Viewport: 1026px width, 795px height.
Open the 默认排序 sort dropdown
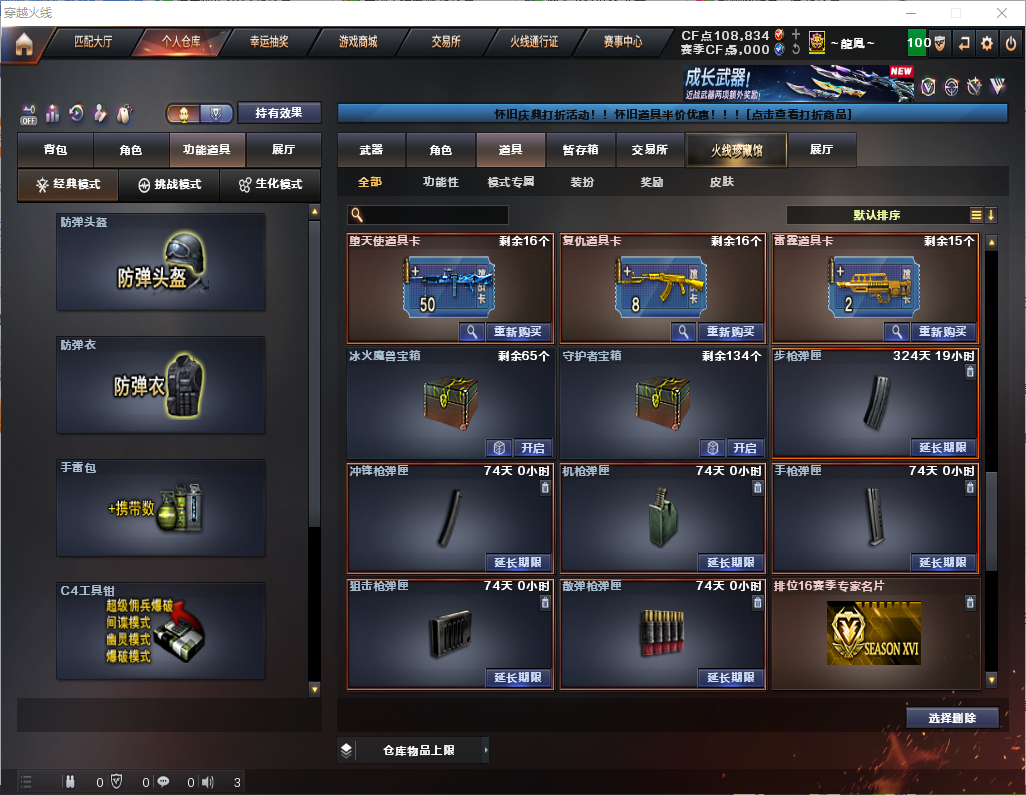[x=877, y=215]
